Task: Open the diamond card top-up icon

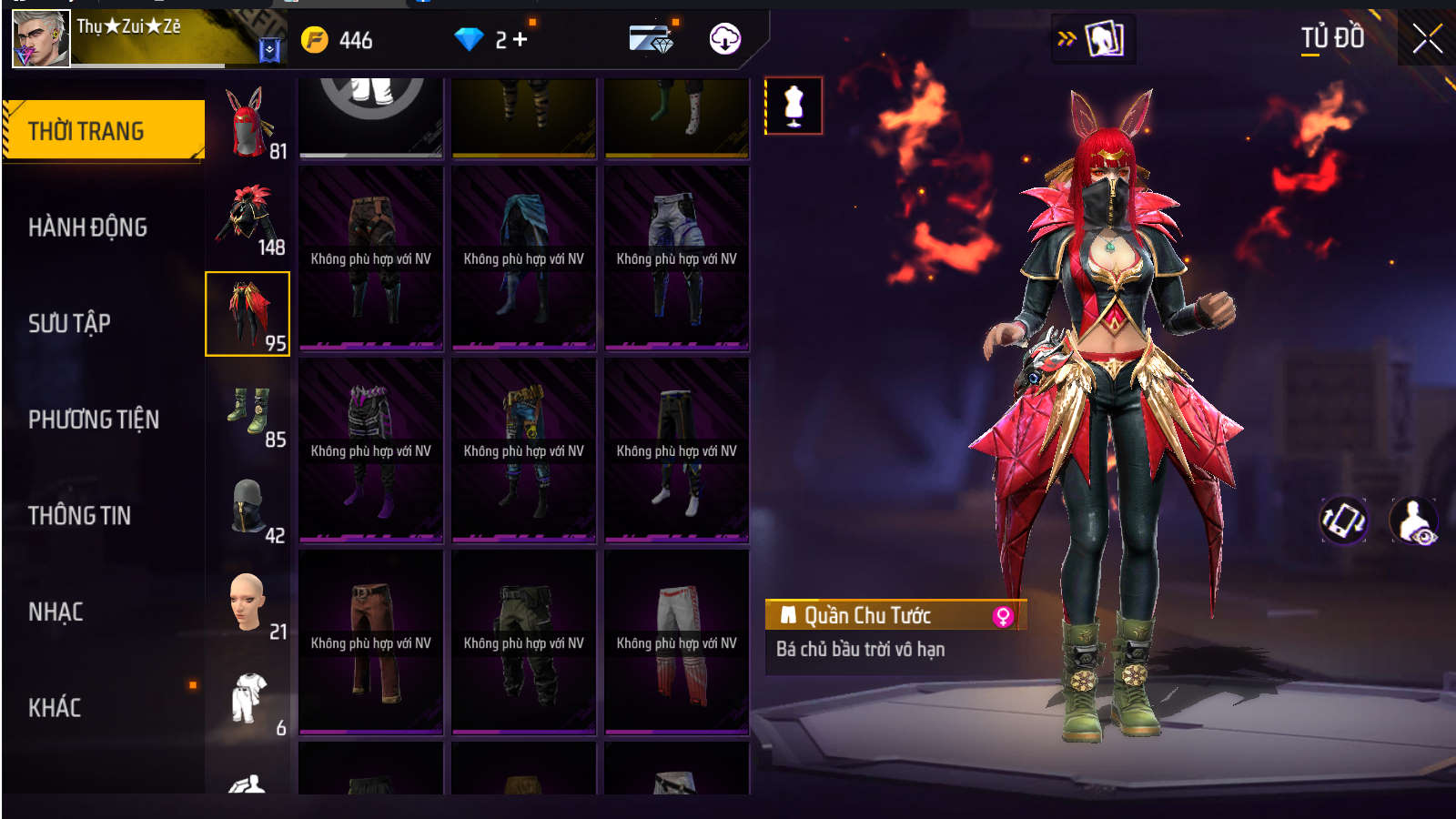Action: coord(651,39)
